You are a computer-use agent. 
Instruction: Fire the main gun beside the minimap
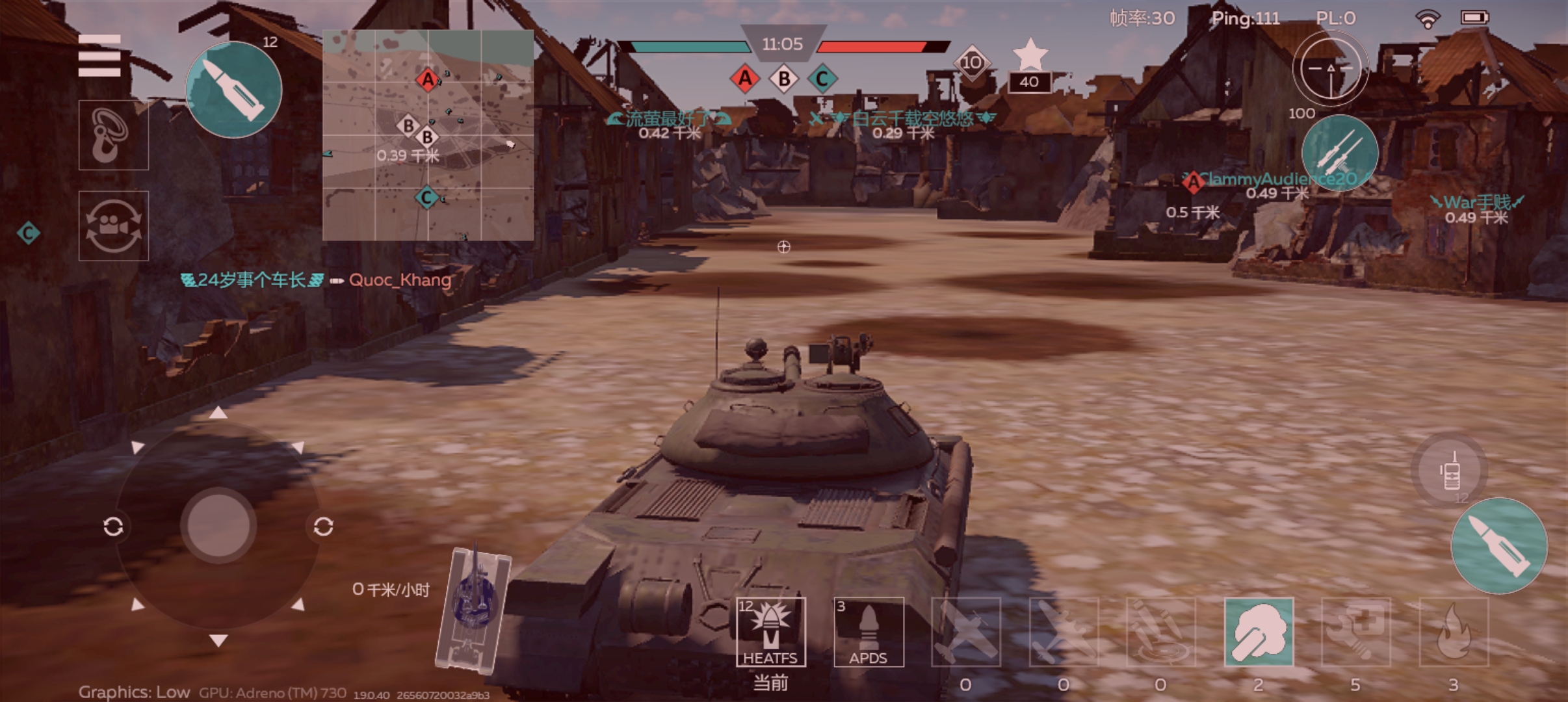[x=233, y=90]
